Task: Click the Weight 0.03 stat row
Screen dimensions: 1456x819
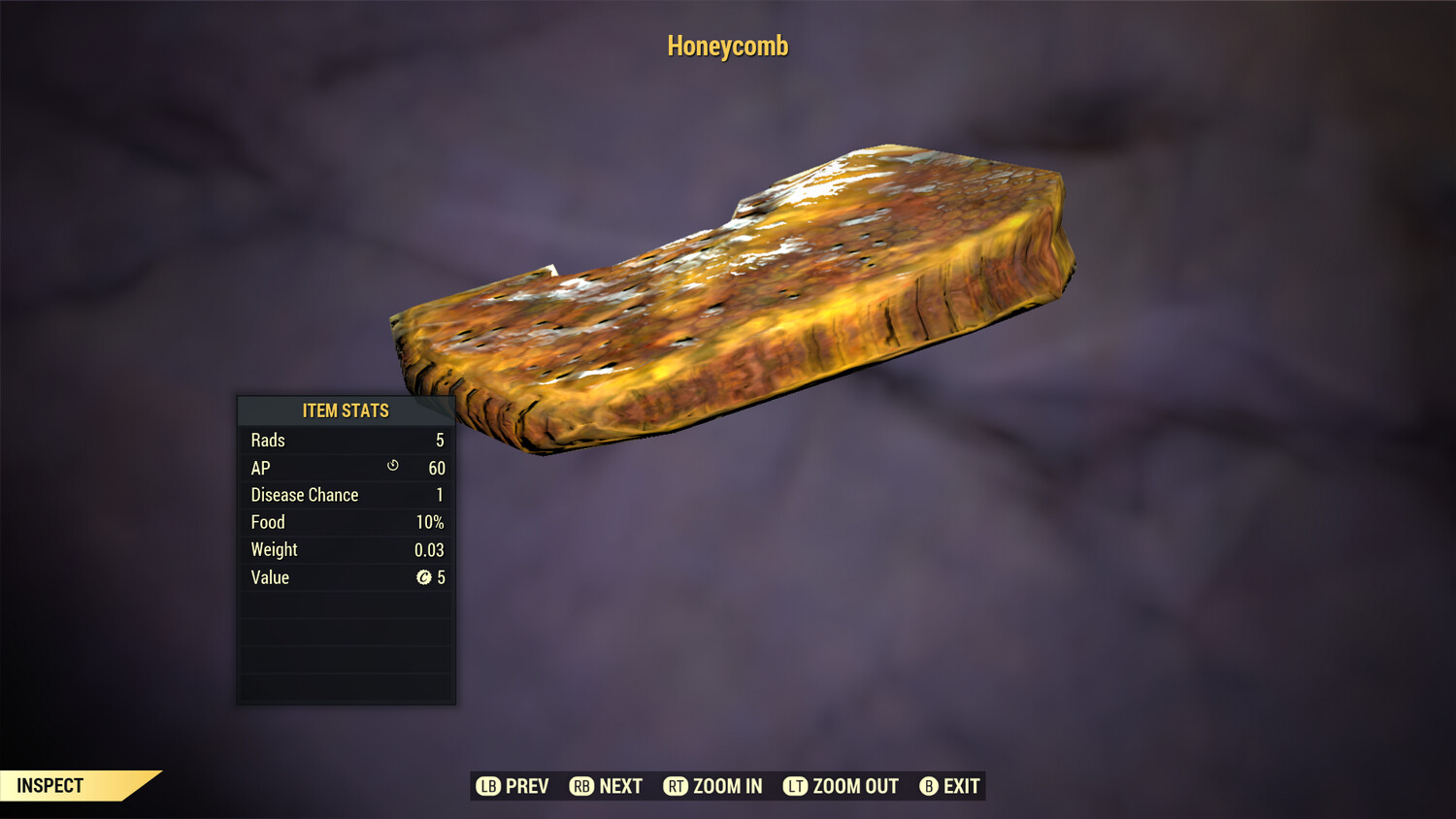Action: point(345,549)
